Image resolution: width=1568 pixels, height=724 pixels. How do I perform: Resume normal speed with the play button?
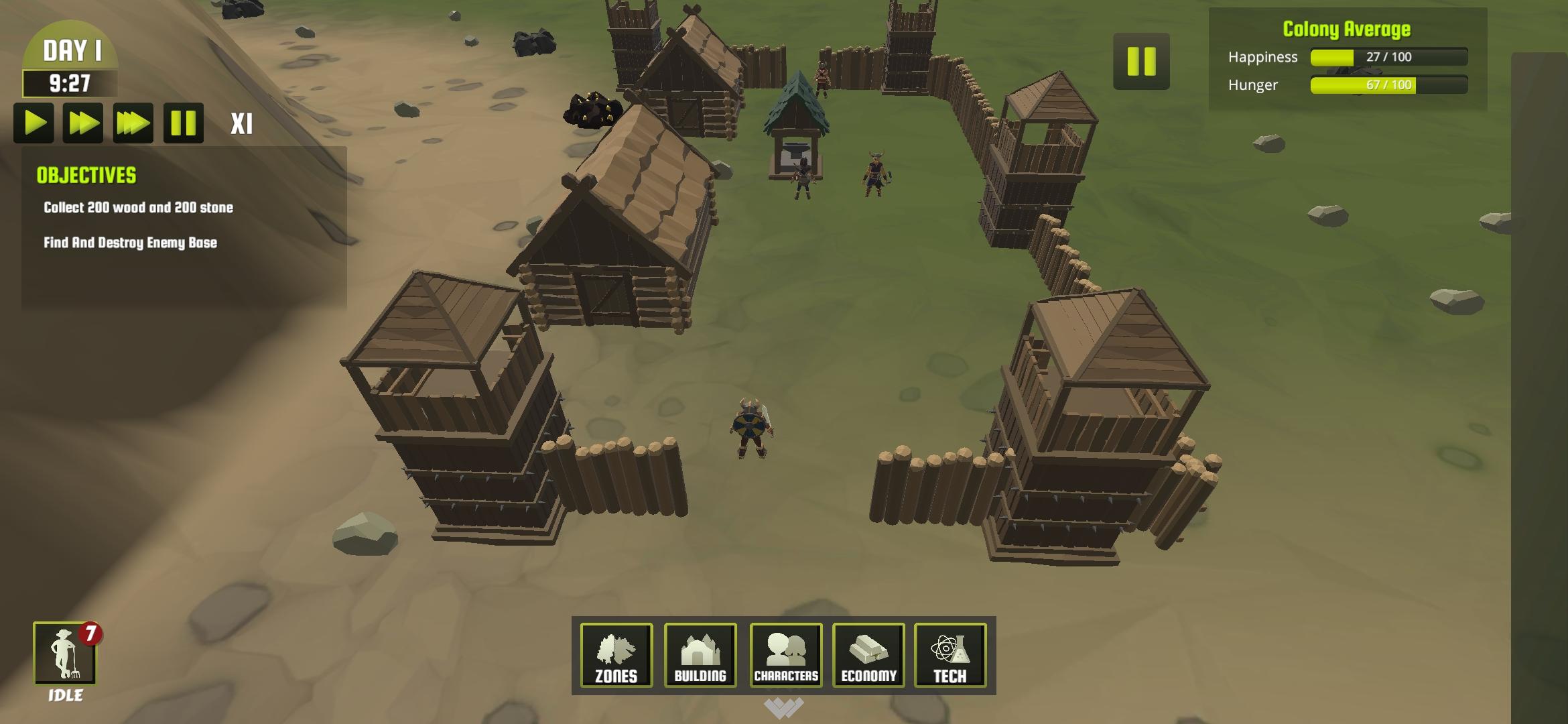34,123
